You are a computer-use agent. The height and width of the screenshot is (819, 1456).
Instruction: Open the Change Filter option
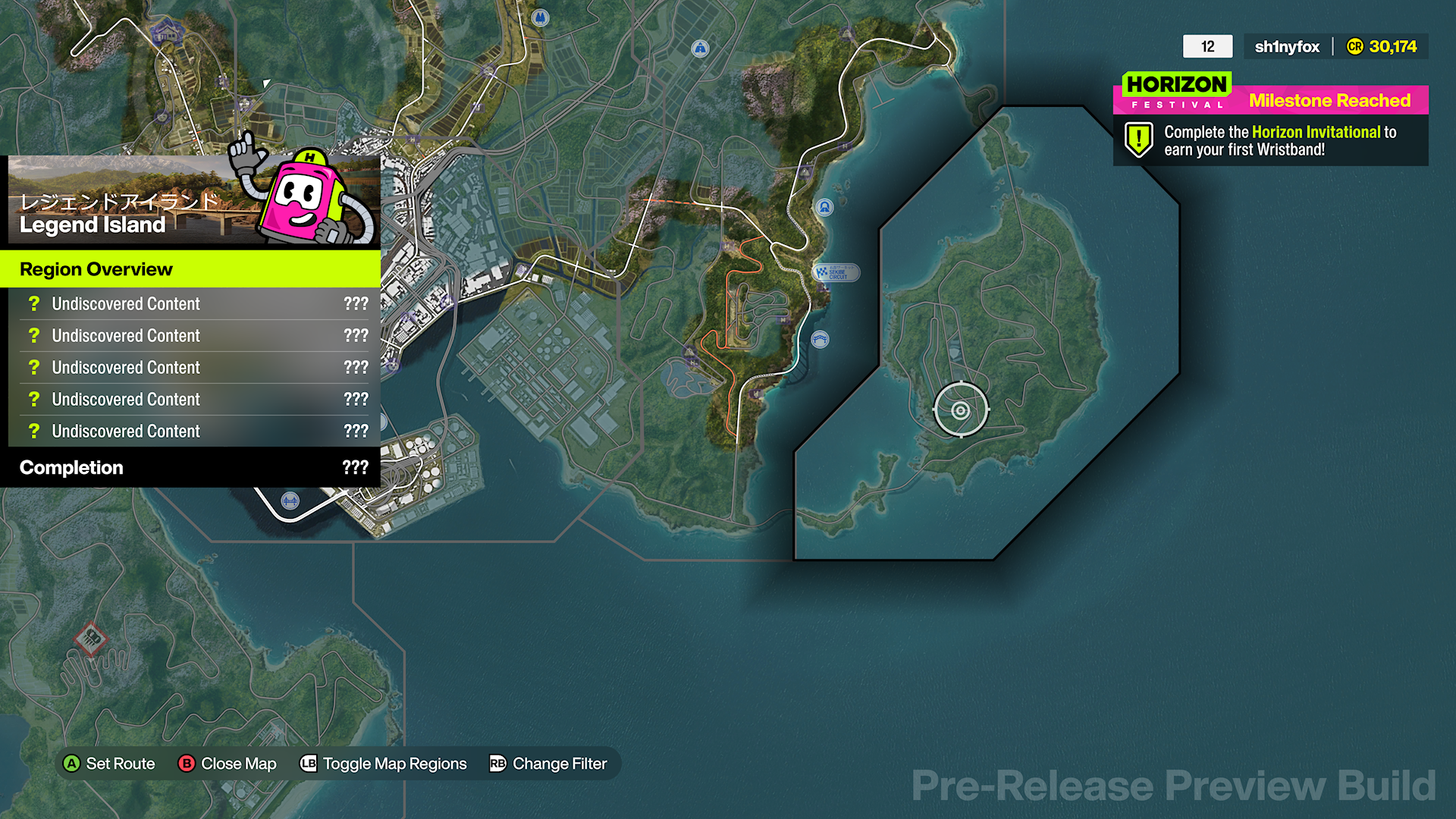click(x=559, y=764)
